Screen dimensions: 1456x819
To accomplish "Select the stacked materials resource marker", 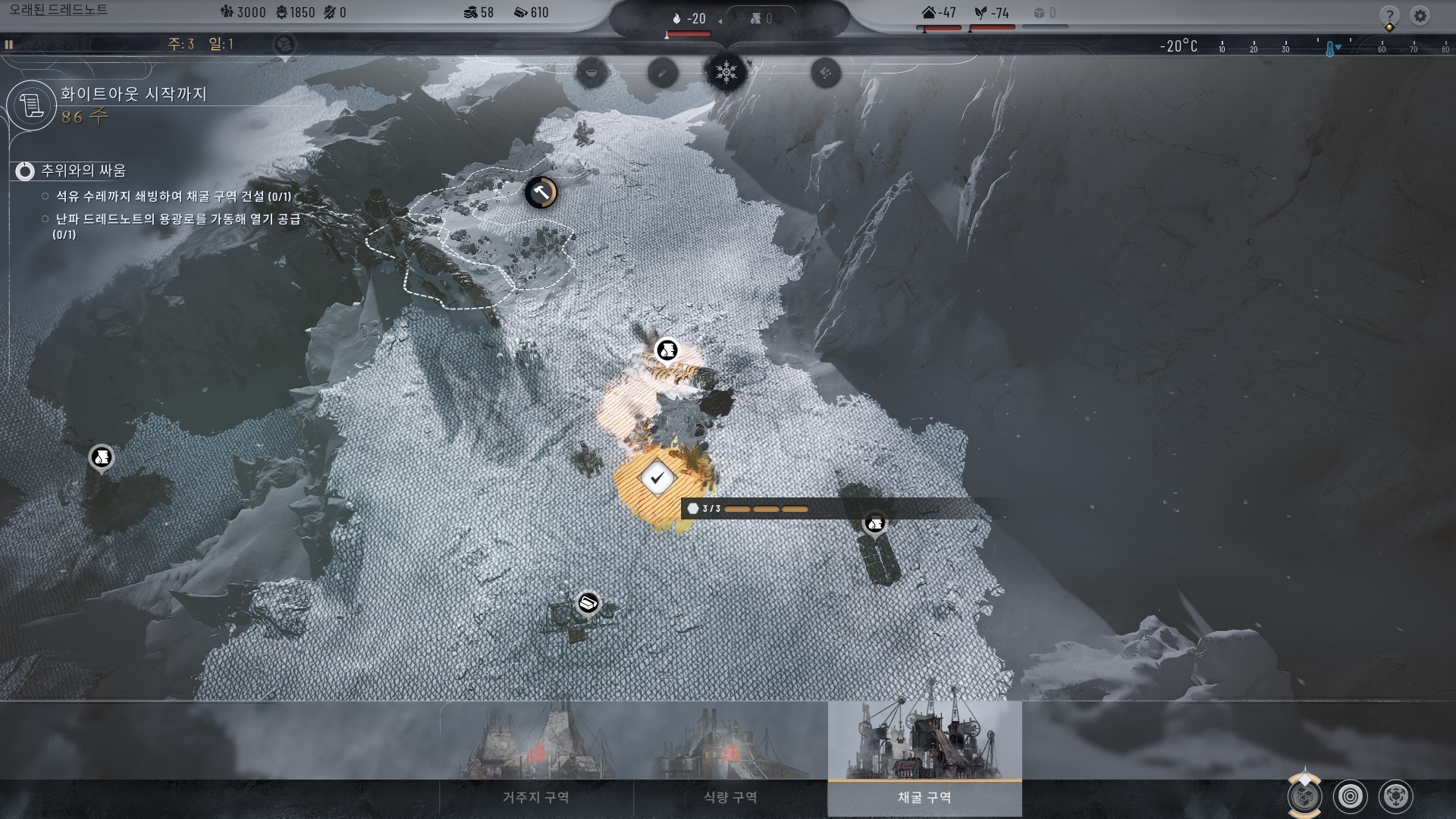I will click(x=588, y=604).
